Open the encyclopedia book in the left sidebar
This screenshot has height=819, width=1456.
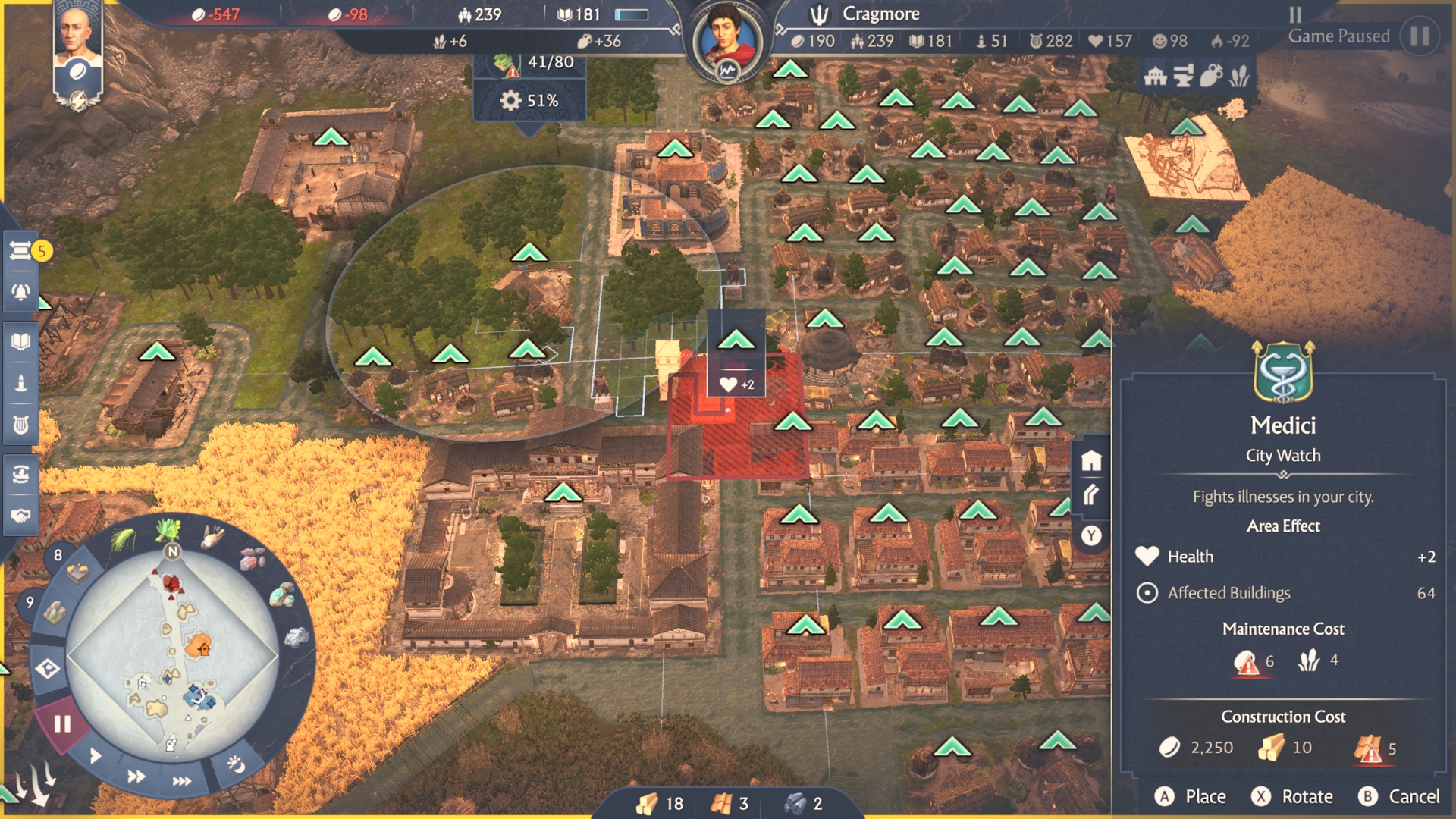click(x=21, y=340)
